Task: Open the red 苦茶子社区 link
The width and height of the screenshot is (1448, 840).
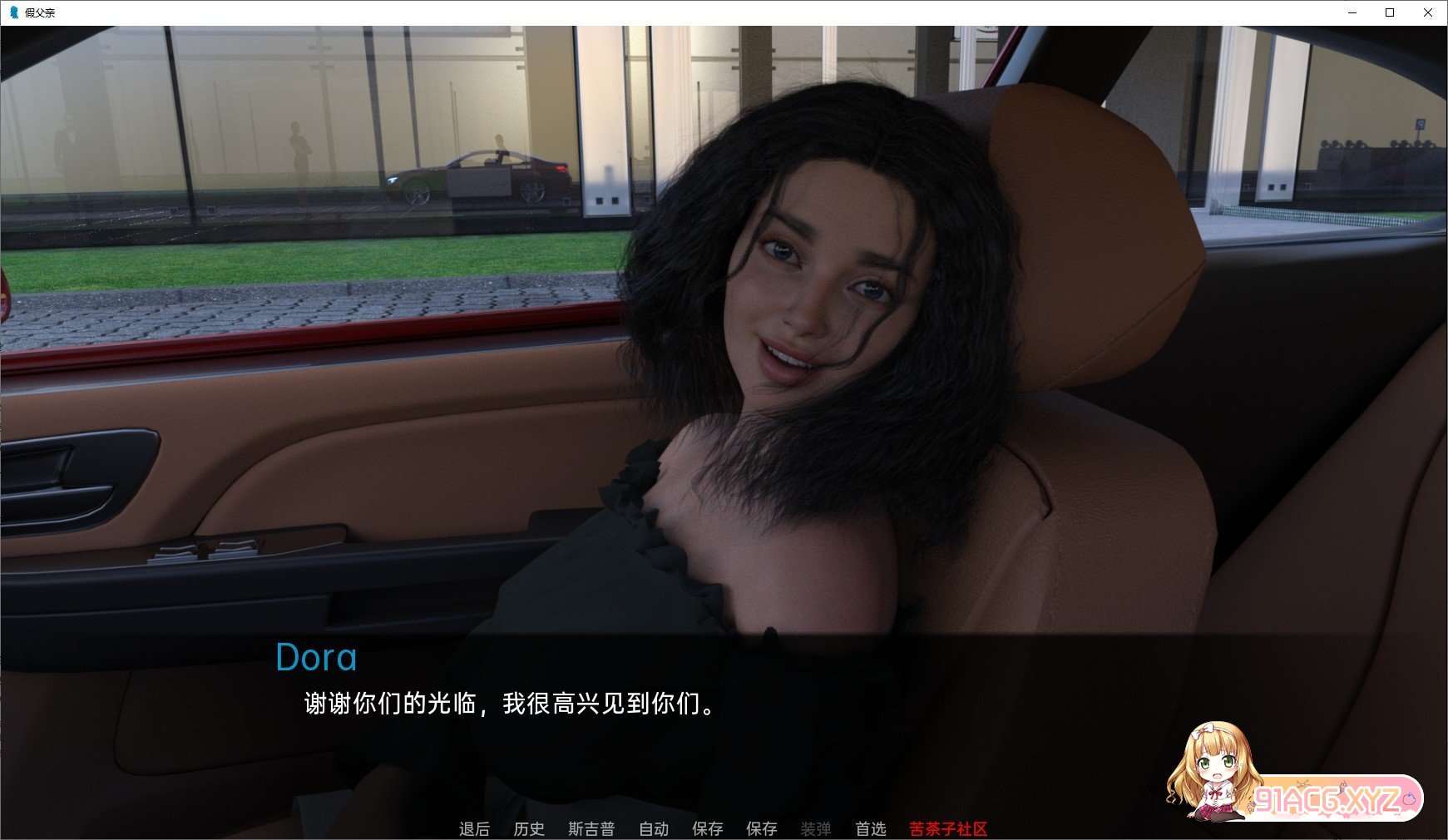Action: (948, 828)
